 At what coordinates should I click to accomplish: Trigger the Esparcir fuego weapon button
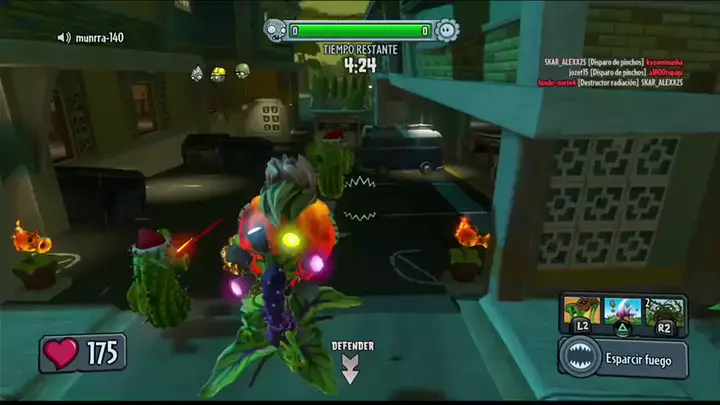click(x=622, y=357)
